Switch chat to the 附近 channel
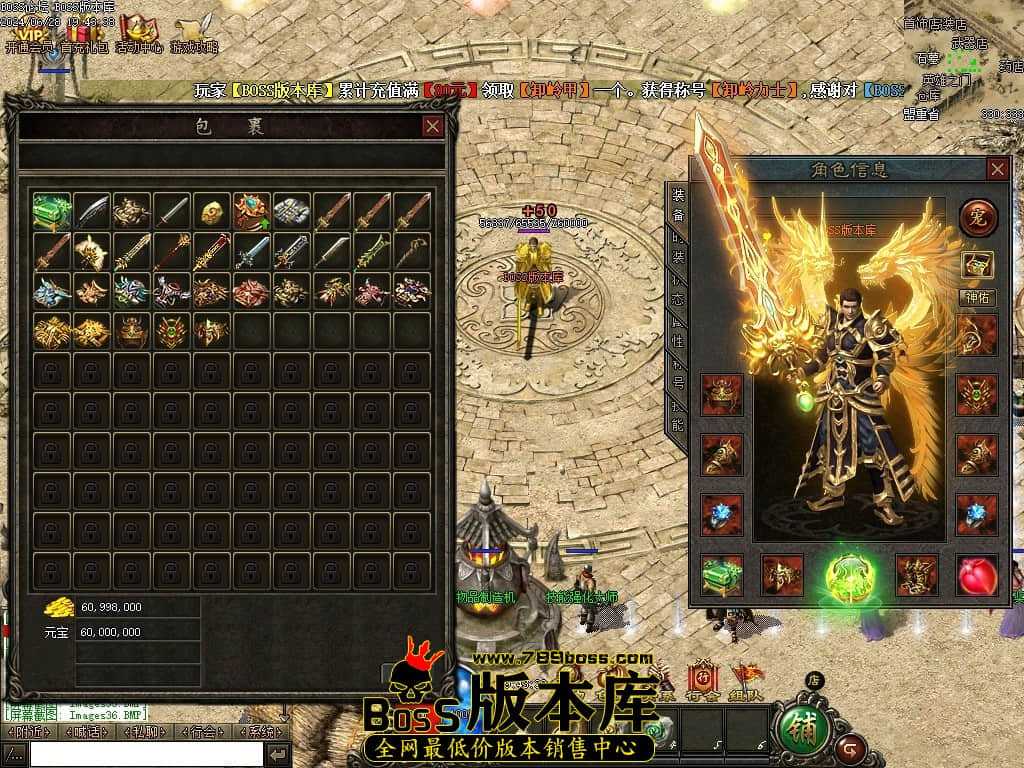Screen dimensions: 1024x768 27,732
